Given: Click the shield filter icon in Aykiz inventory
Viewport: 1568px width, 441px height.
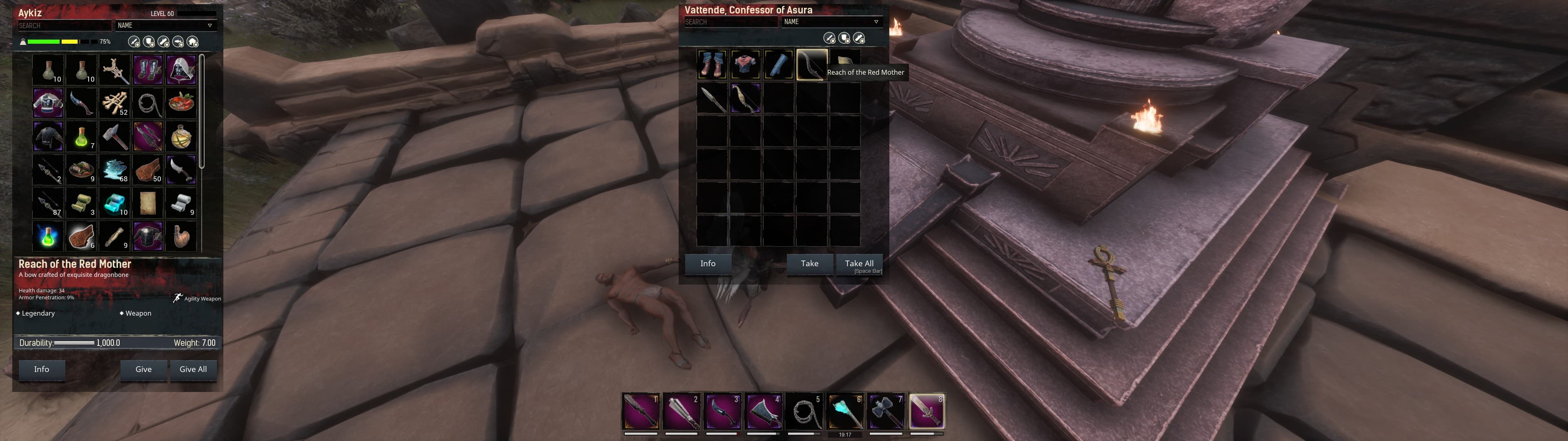Looking at the screenshot, I should click(x=148, y=41).
